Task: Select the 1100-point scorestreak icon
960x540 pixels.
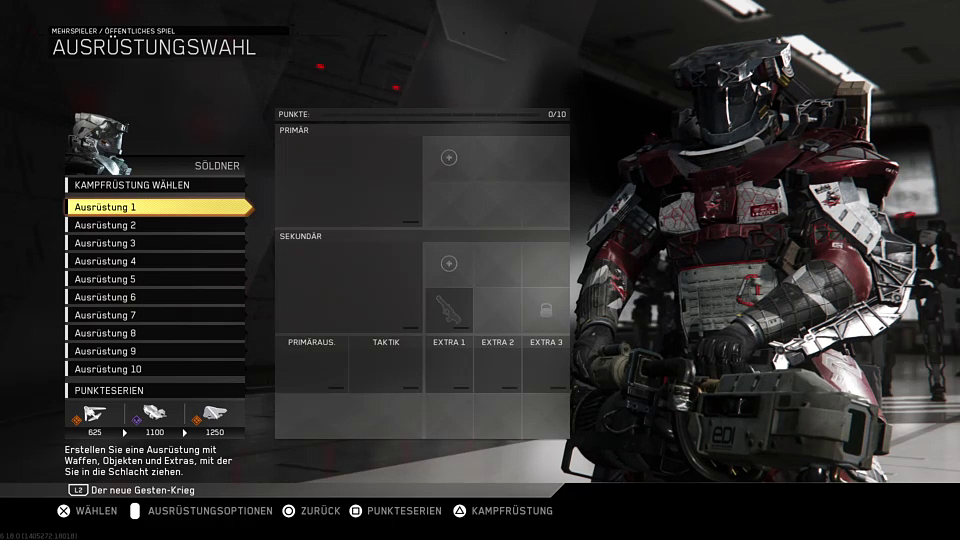Action: point(154,415)
